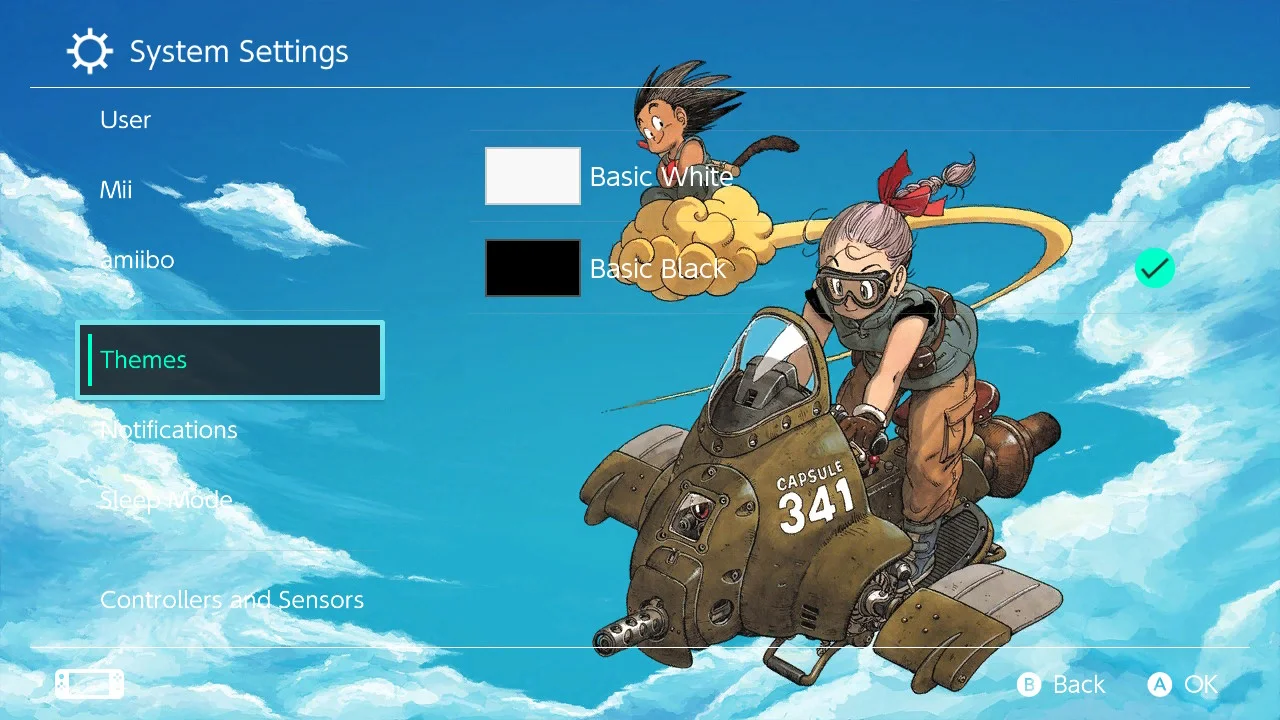Open the Mii settings section

(x=117, y=189)
